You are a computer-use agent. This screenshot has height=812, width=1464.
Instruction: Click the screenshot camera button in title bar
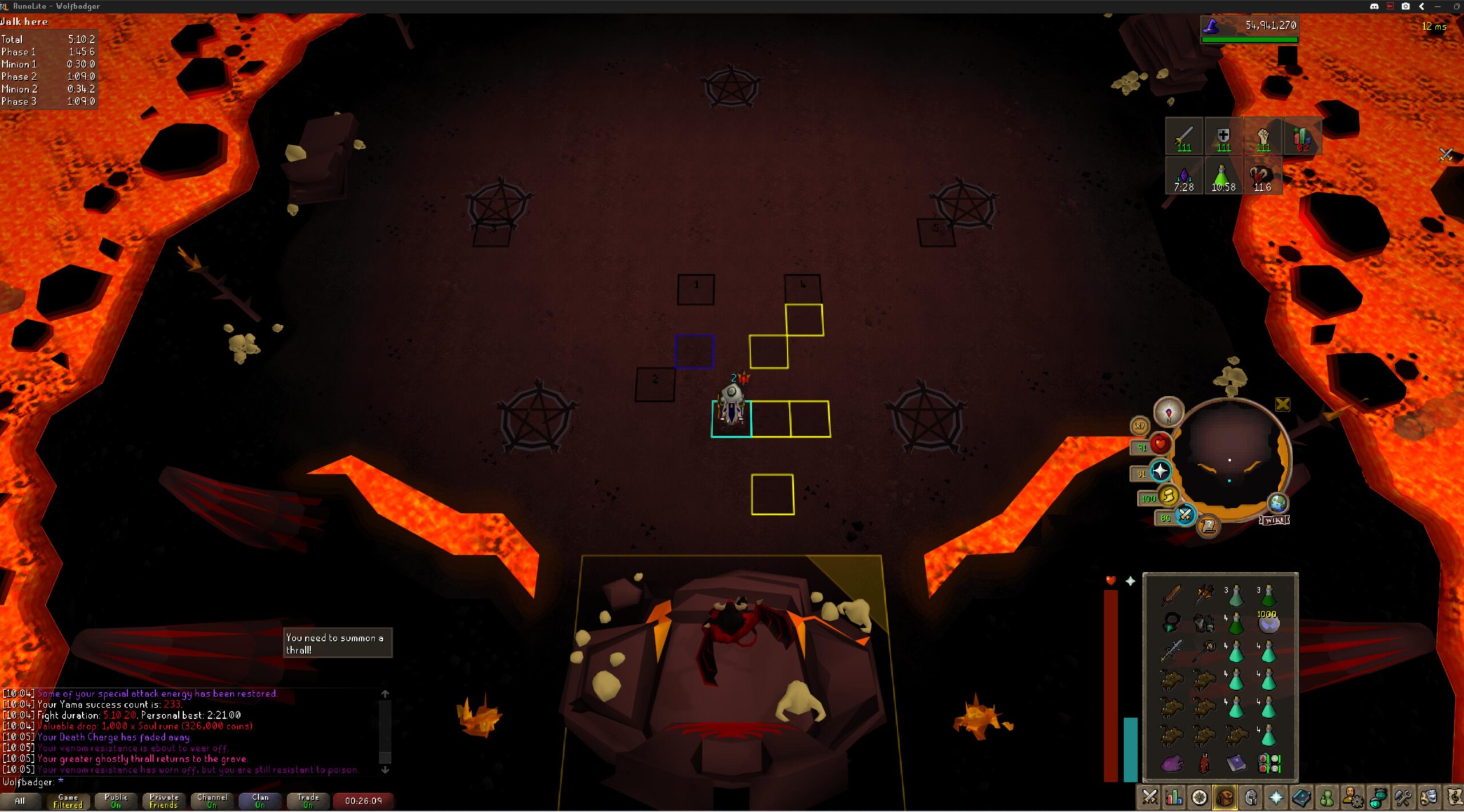point(1405,6)
